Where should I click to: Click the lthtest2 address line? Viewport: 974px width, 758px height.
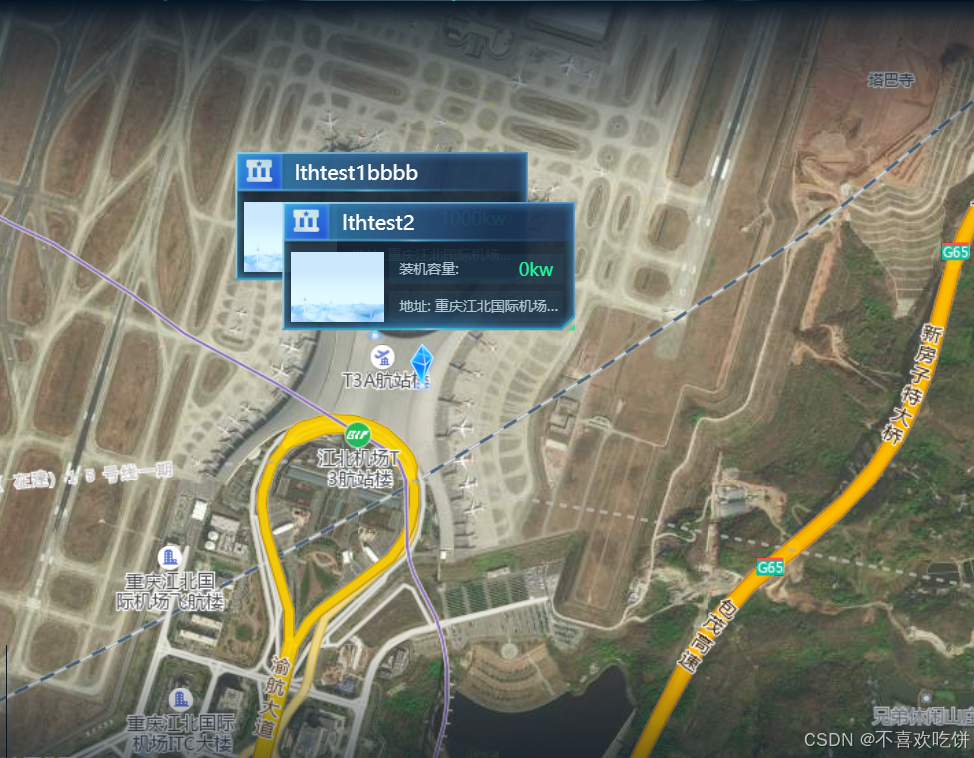[x=478, y=306]
